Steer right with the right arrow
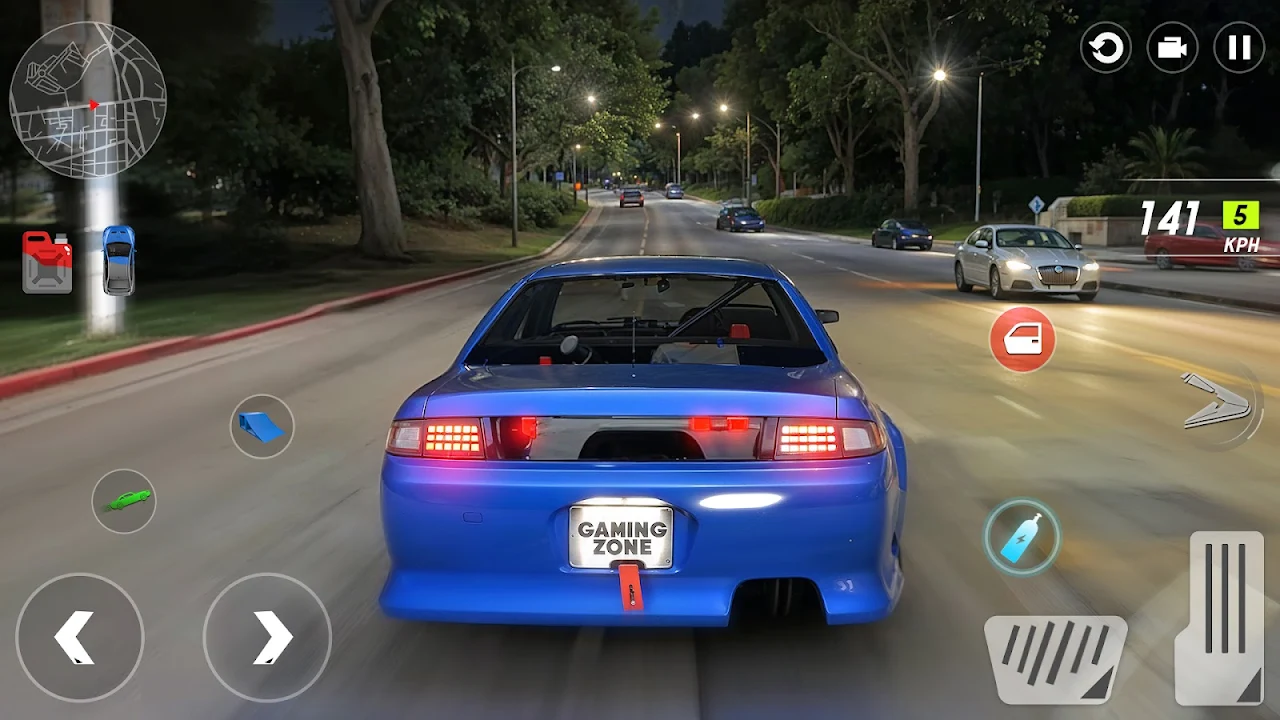The width and height of the screenshot is (1280, 720). click(267, 637)
